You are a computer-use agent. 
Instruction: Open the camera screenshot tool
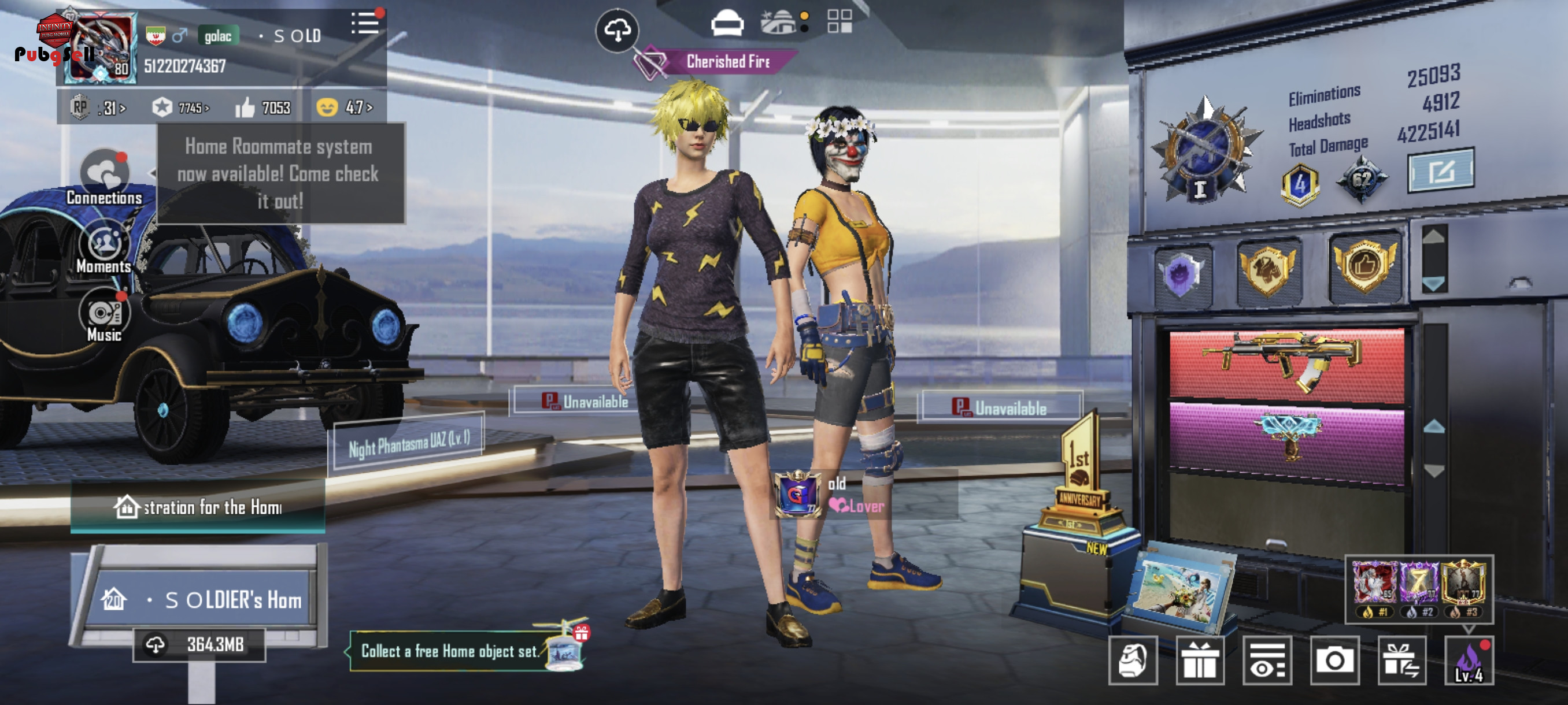pyautogui.click(x=1334, y=661)
